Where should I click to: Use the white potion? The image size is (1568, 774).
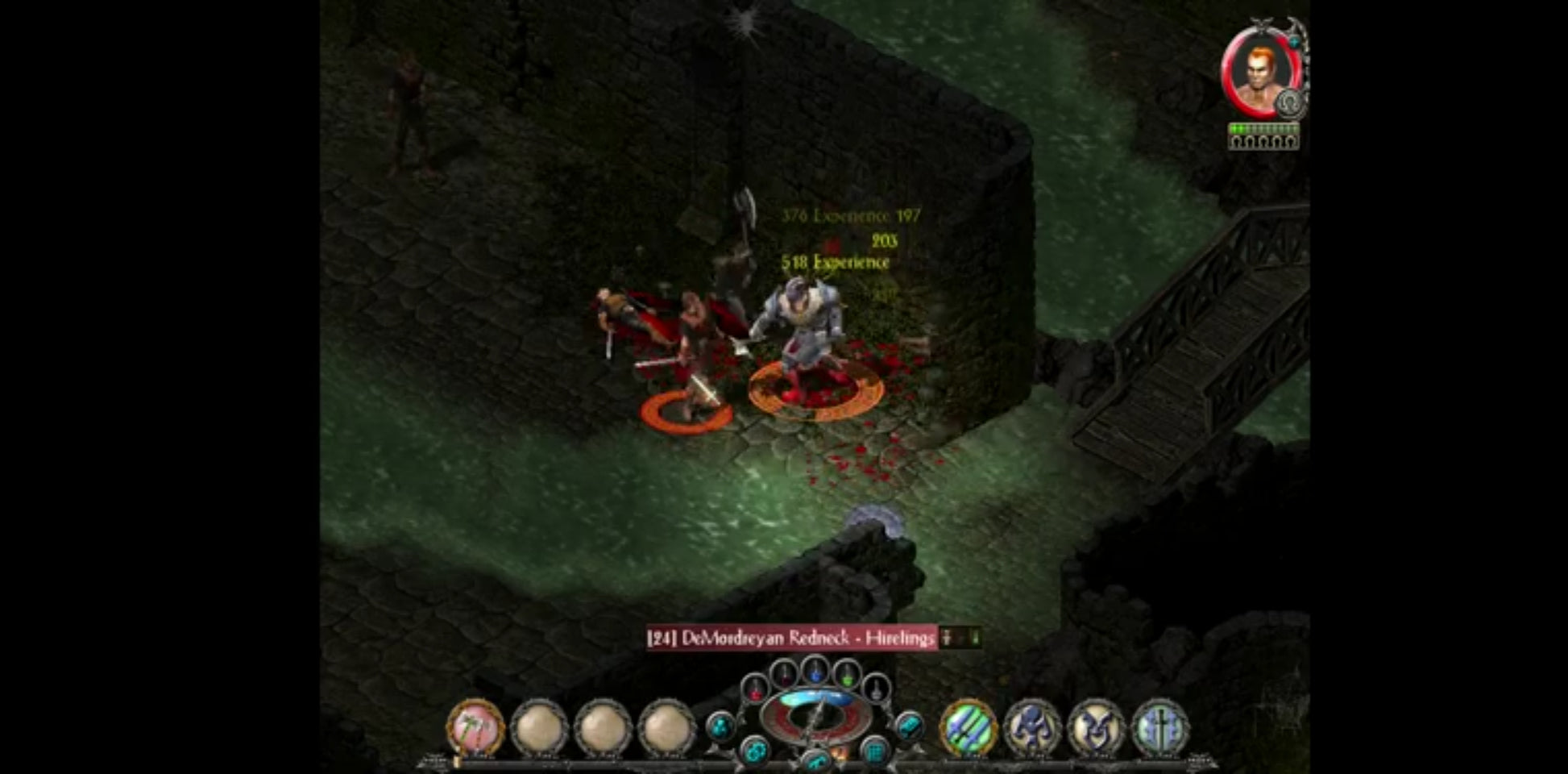[x=875, y=689]
